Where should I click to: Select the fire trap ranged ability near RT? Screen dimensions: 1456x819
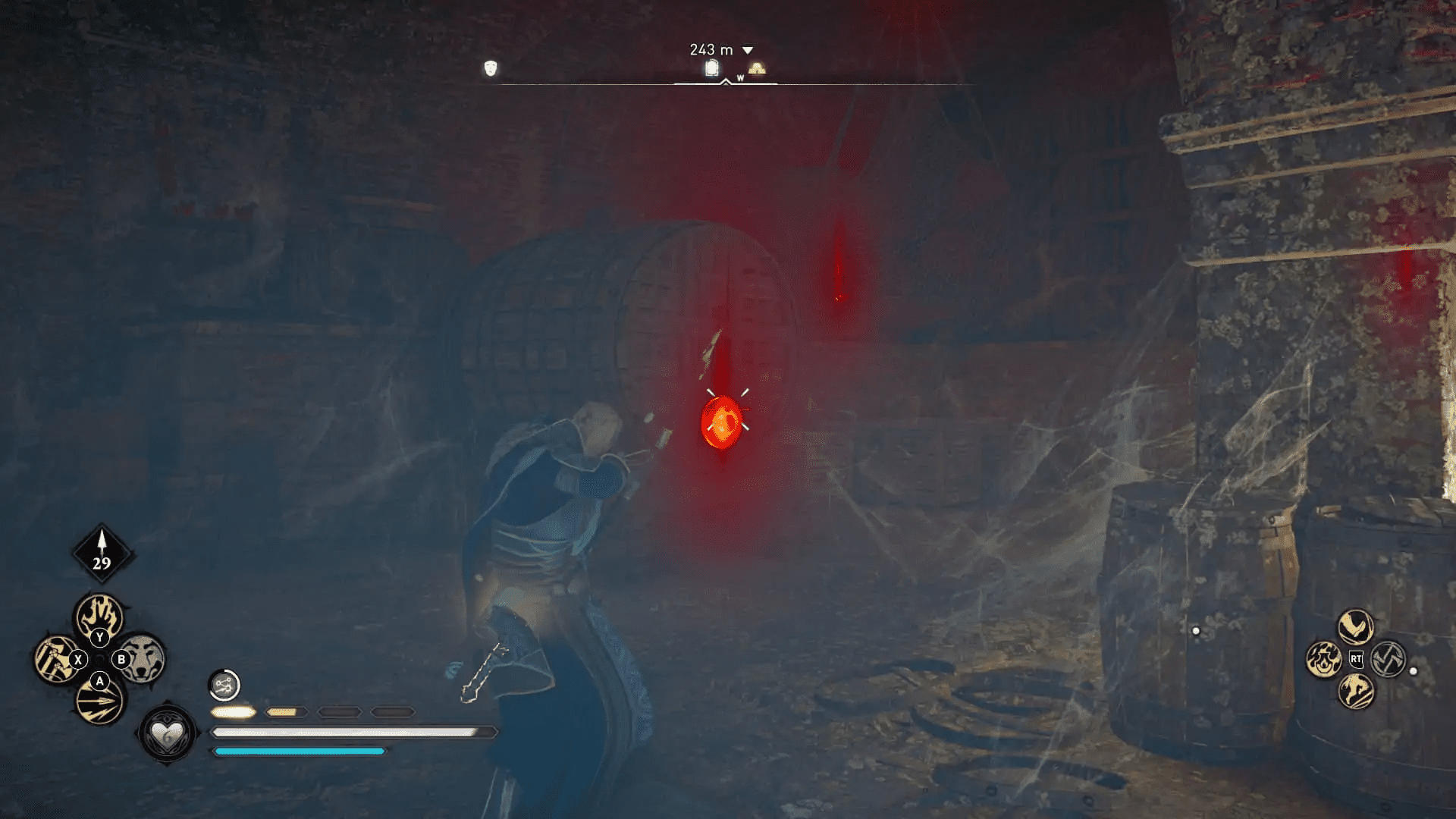point(1325,658)
